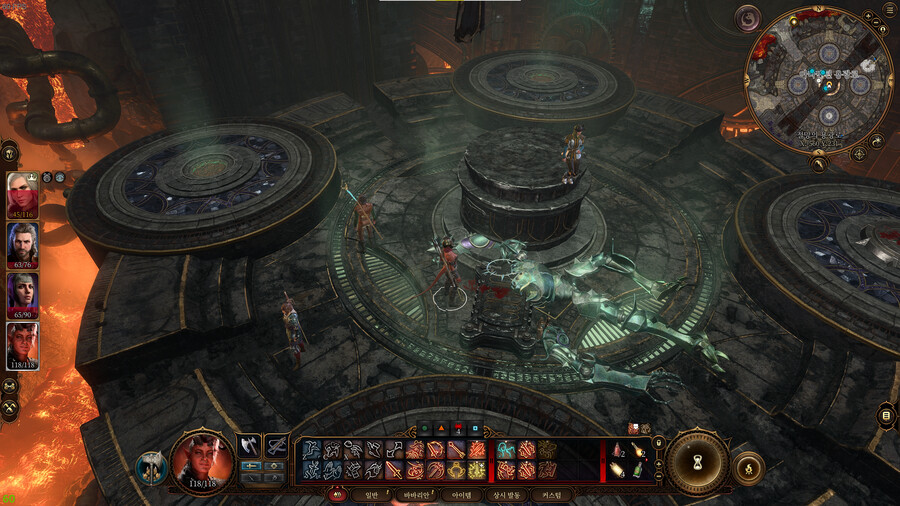Open the 아이템 hotbar tab

[x=463, y=495]
